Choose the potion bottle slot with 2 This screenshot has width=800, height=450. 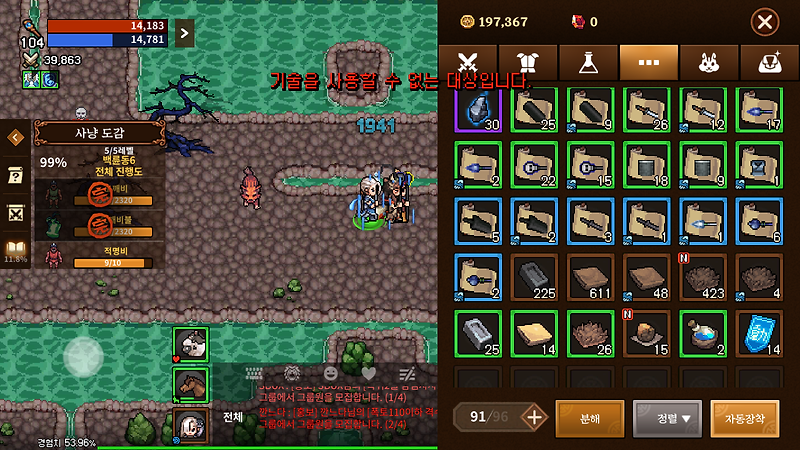[703, 333]
